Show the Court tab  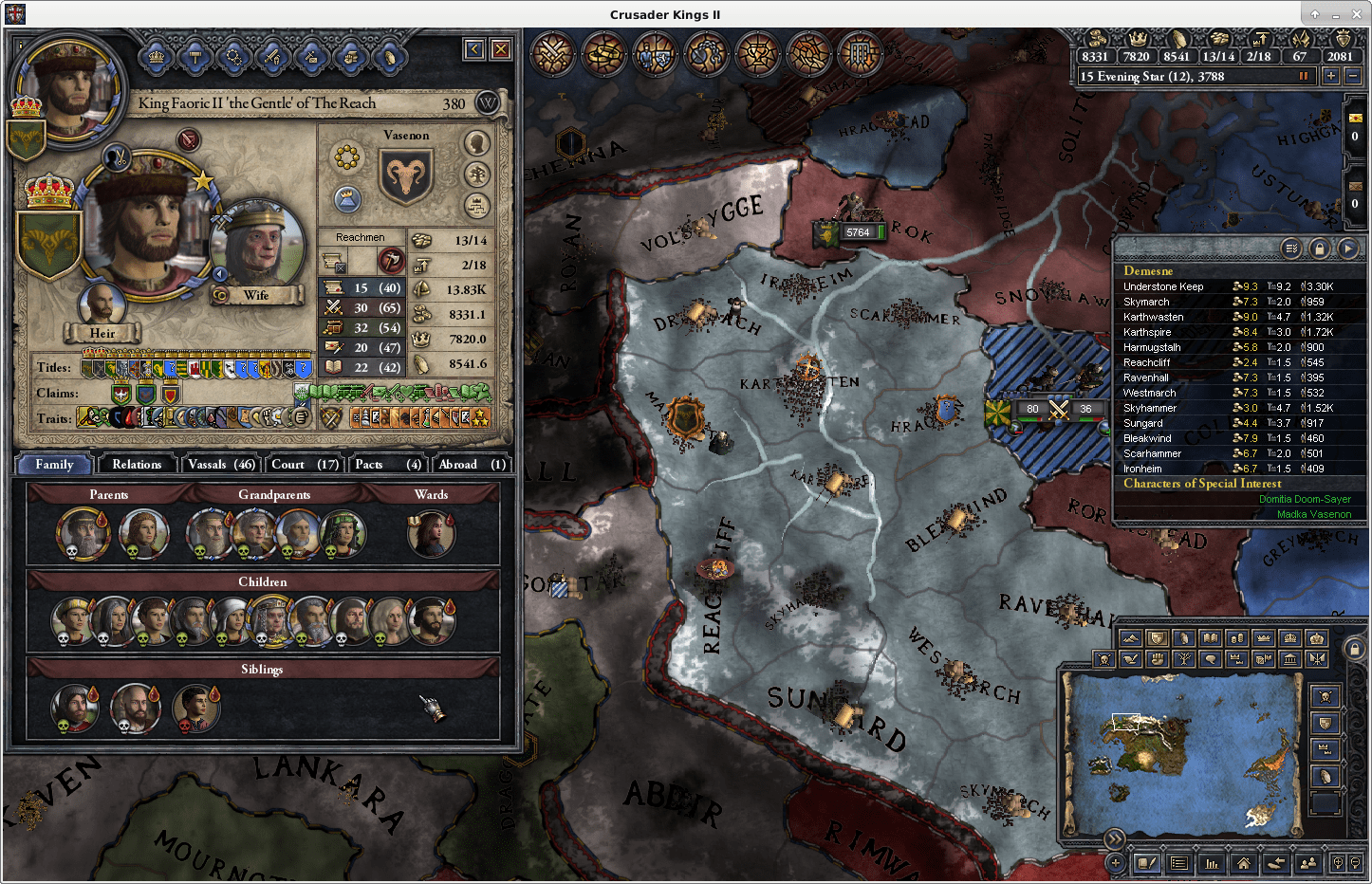pyautogui.click(x=305, y=464)
